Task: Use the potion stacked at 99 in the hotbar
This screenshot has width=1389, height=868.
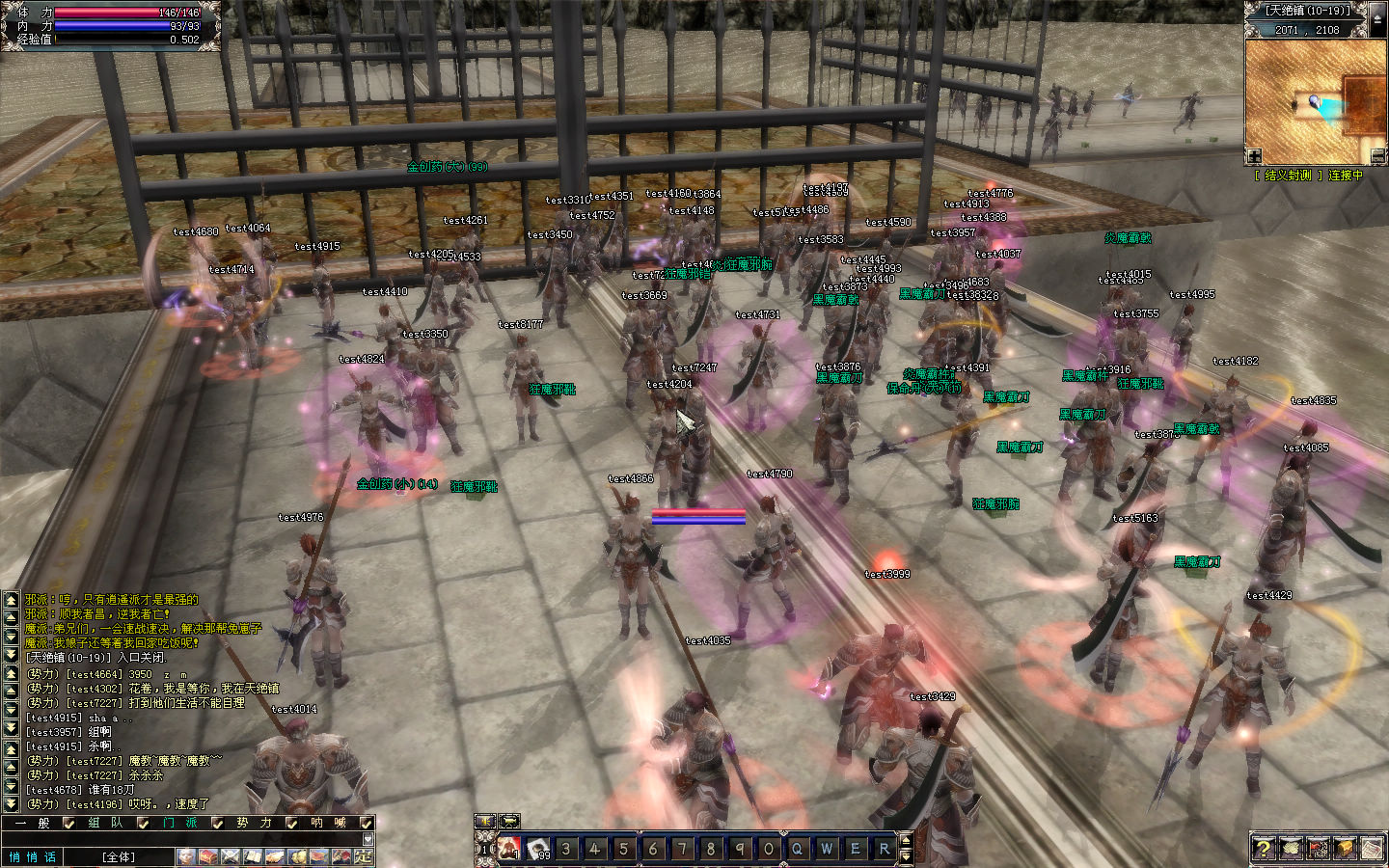Action: 538,849
